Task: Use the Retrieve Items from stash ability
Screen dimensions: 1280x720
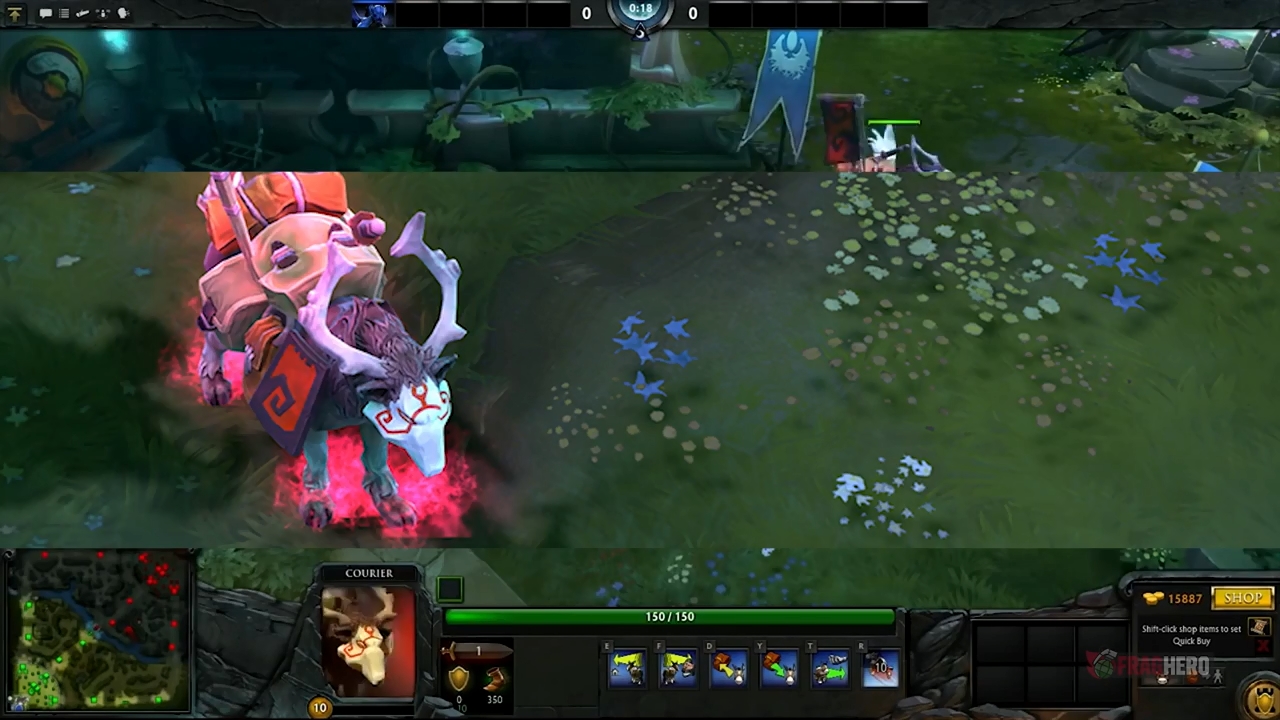Action: click(780, 667)
